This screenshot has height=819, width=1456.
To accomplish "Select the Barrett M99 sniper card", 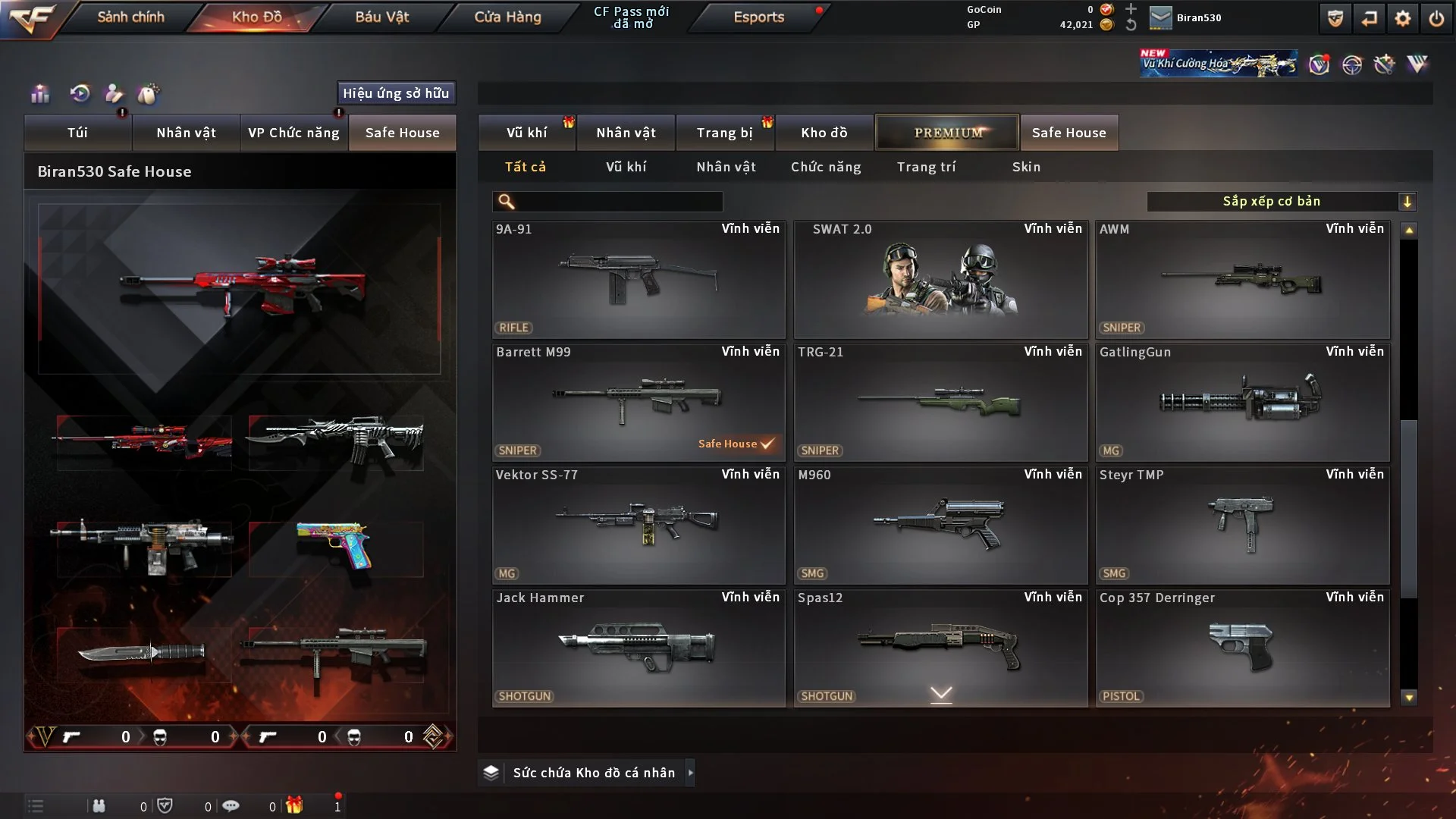I will (x=639, y=402).
